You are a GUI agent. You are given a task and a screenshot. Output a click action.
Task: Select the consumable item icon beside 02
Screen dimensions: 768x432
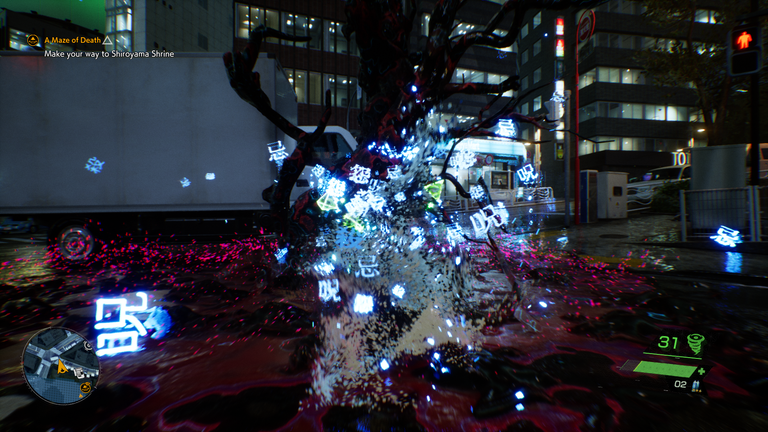coord(696,384)
